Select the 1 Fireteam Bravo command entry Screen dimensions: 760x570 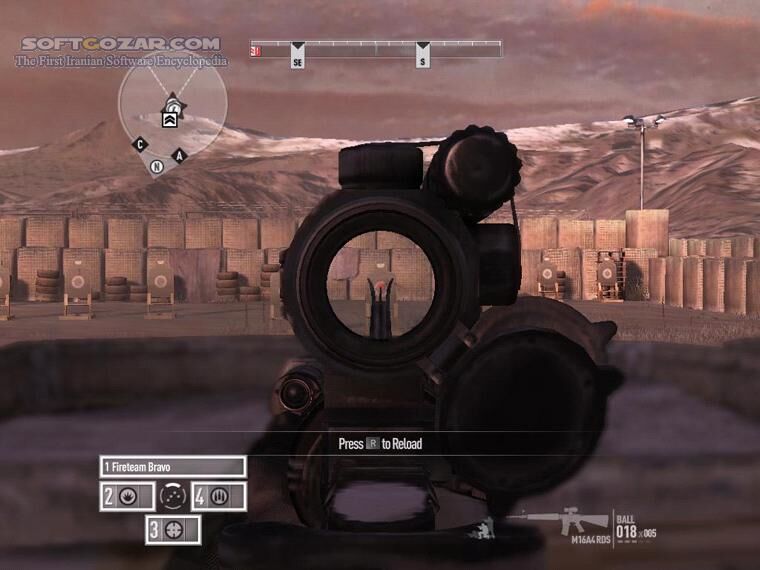(173, 466)
